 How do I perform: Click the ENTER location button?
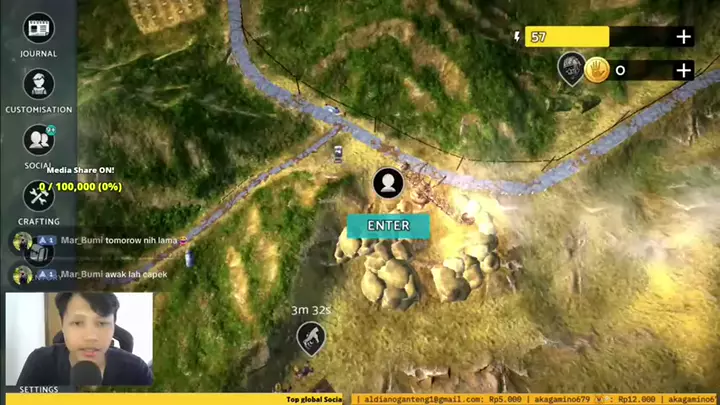(x=388, y=226)
